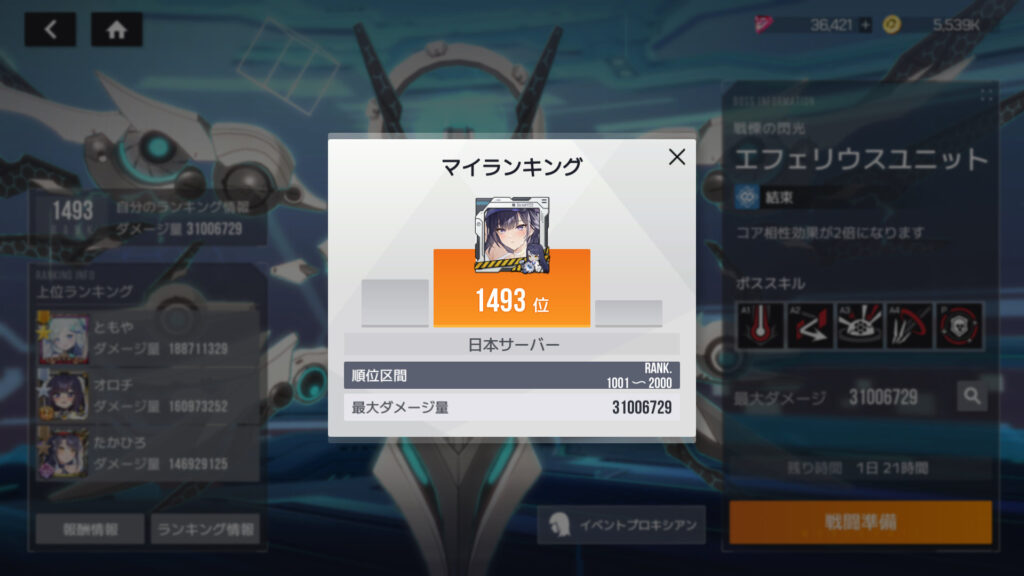Tap the 結束 core attribute icon
The height and width of the screenshot is (576, 1024).
(x=745, y=196)
